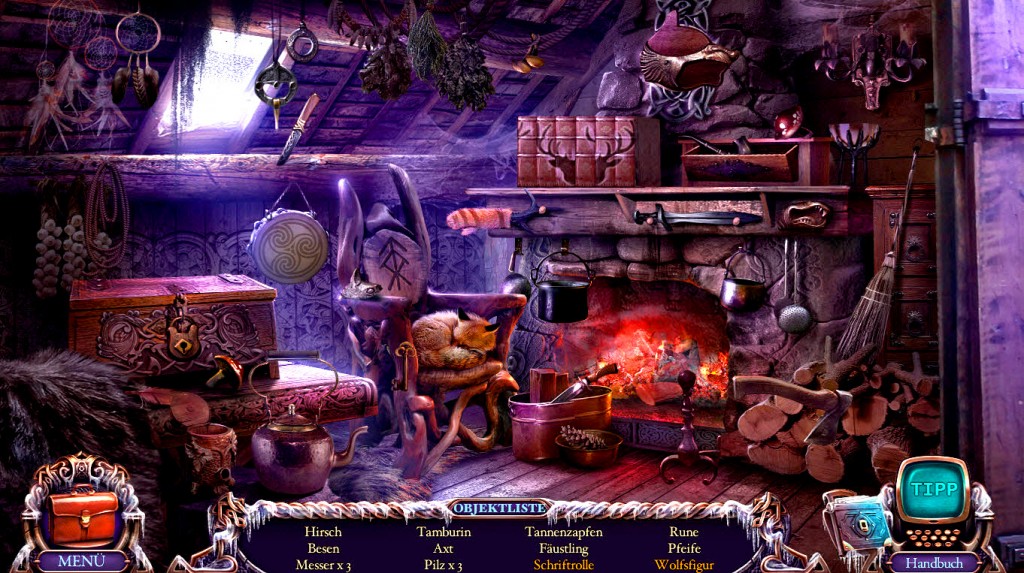Click the blue journal book icon

point(857,525)
